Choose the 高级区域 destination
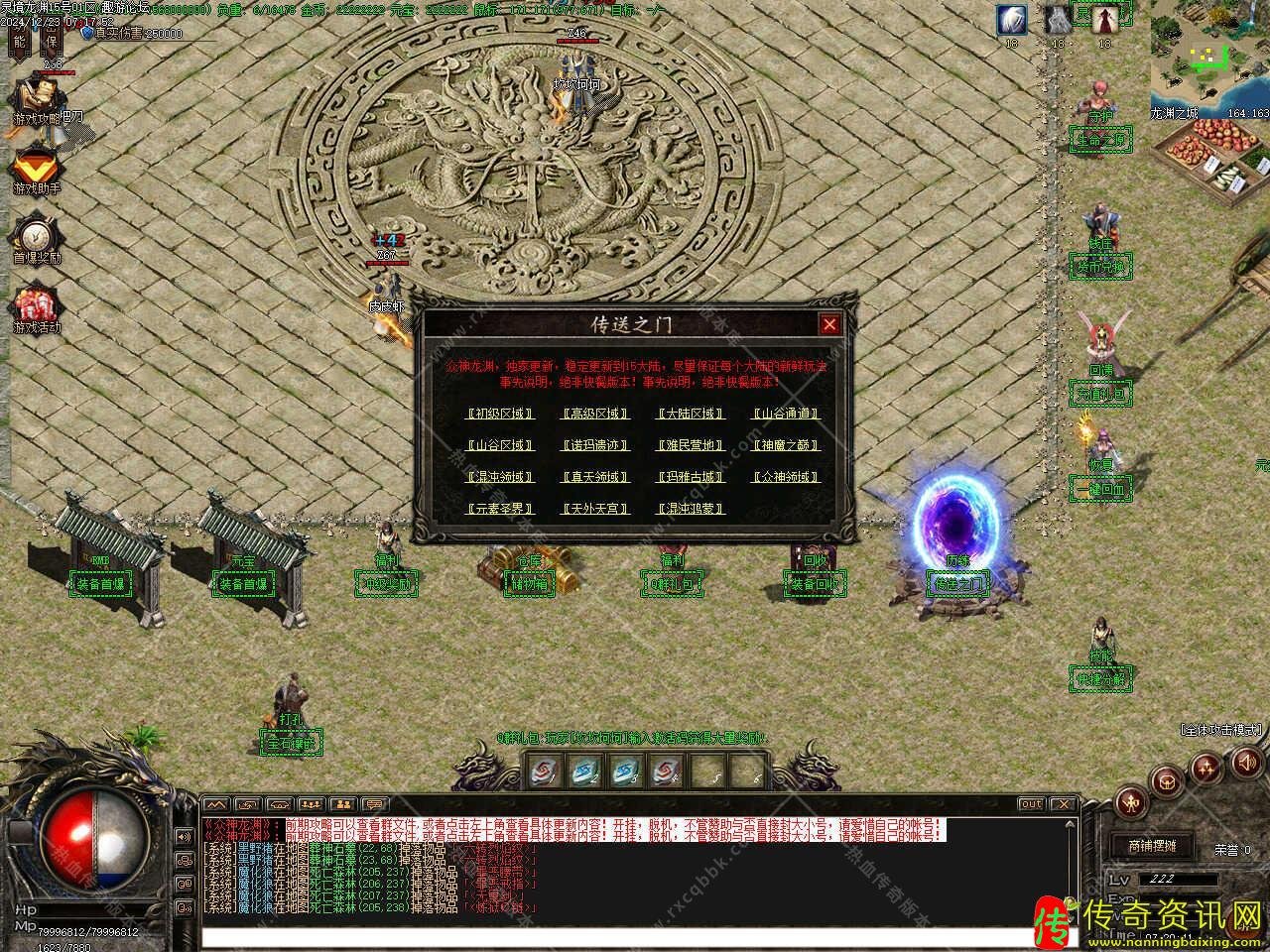The width and height of the screenshot is (1270, 952). pos(595,414)
